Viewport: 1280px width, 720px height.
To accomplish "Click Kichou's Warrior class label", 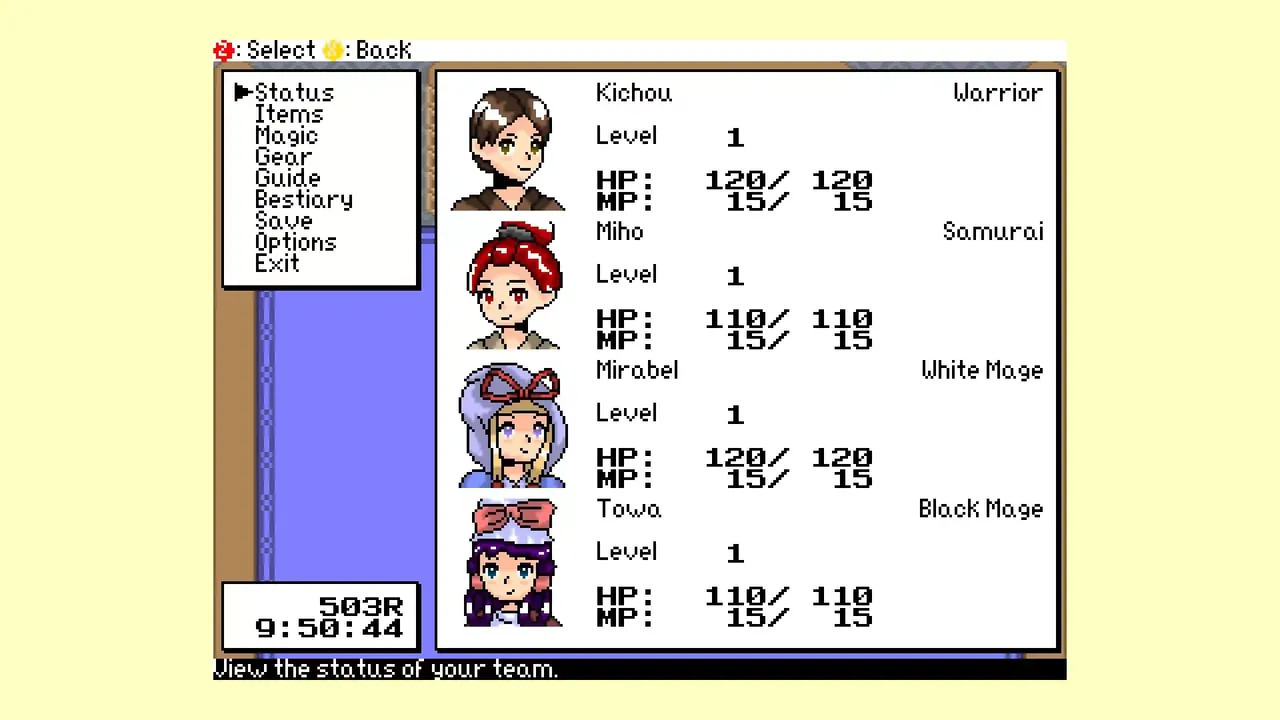I will click(997, 92).
